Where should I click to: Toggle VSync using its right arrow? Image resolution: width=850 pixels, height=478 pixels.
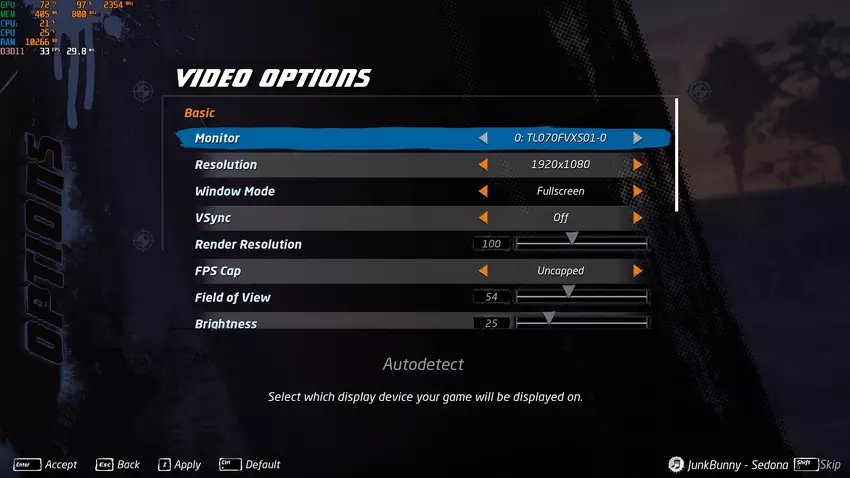pos(638,217)
